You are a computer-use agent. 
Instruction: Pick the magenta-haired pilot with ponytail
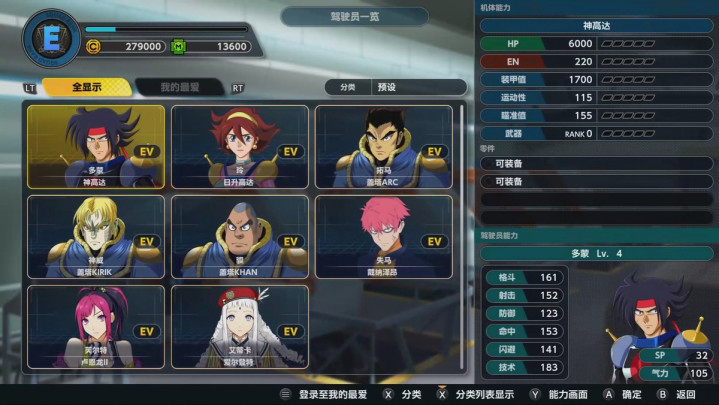(x=96, y=327)
